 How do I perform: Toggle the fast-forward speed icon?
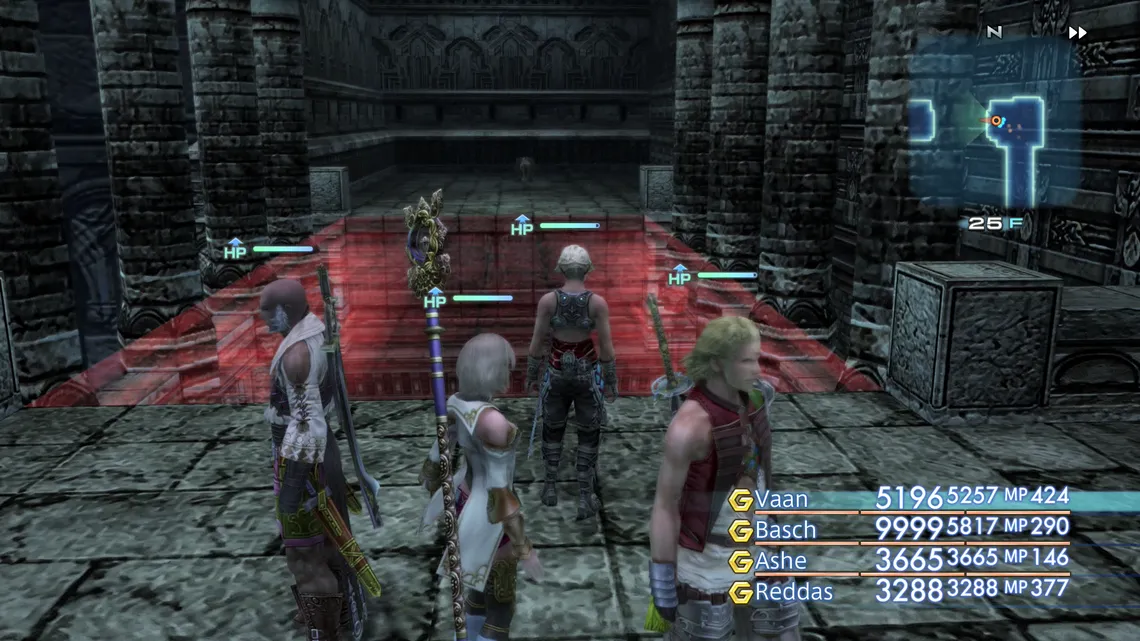click(x=1077, y=33)
